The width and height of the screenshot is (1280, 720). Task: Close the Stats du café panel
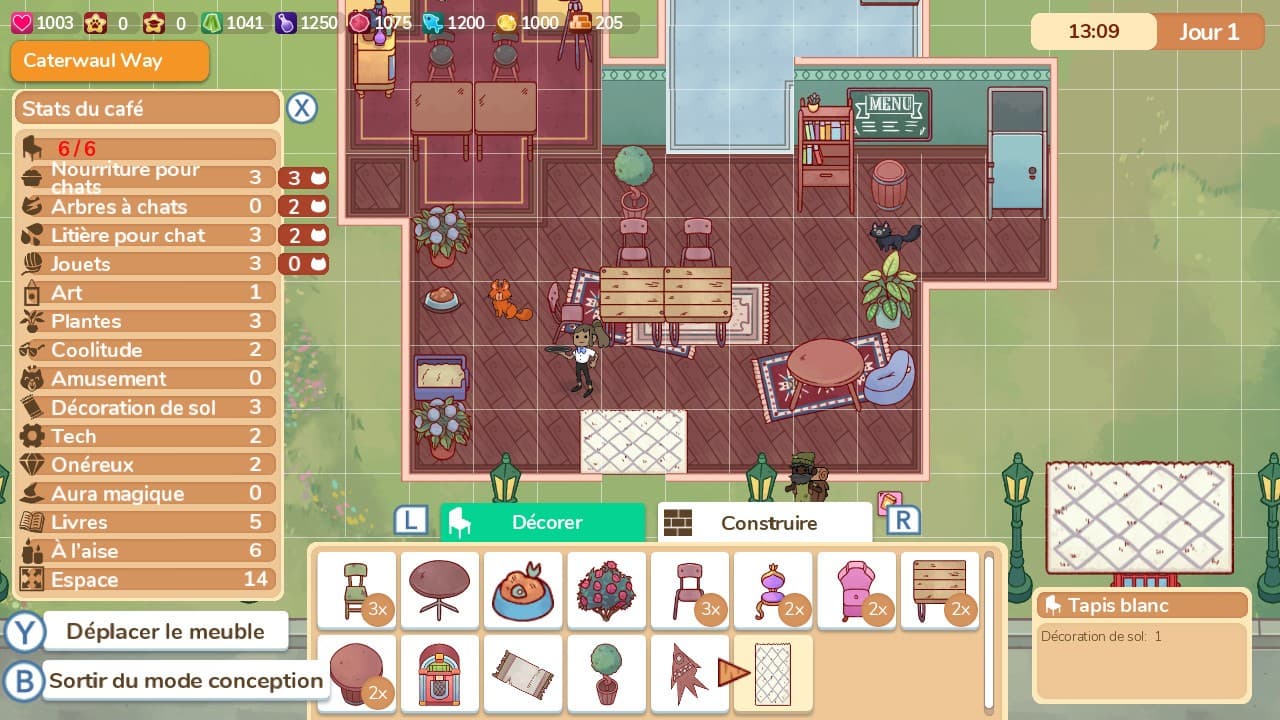coord(302,108)
